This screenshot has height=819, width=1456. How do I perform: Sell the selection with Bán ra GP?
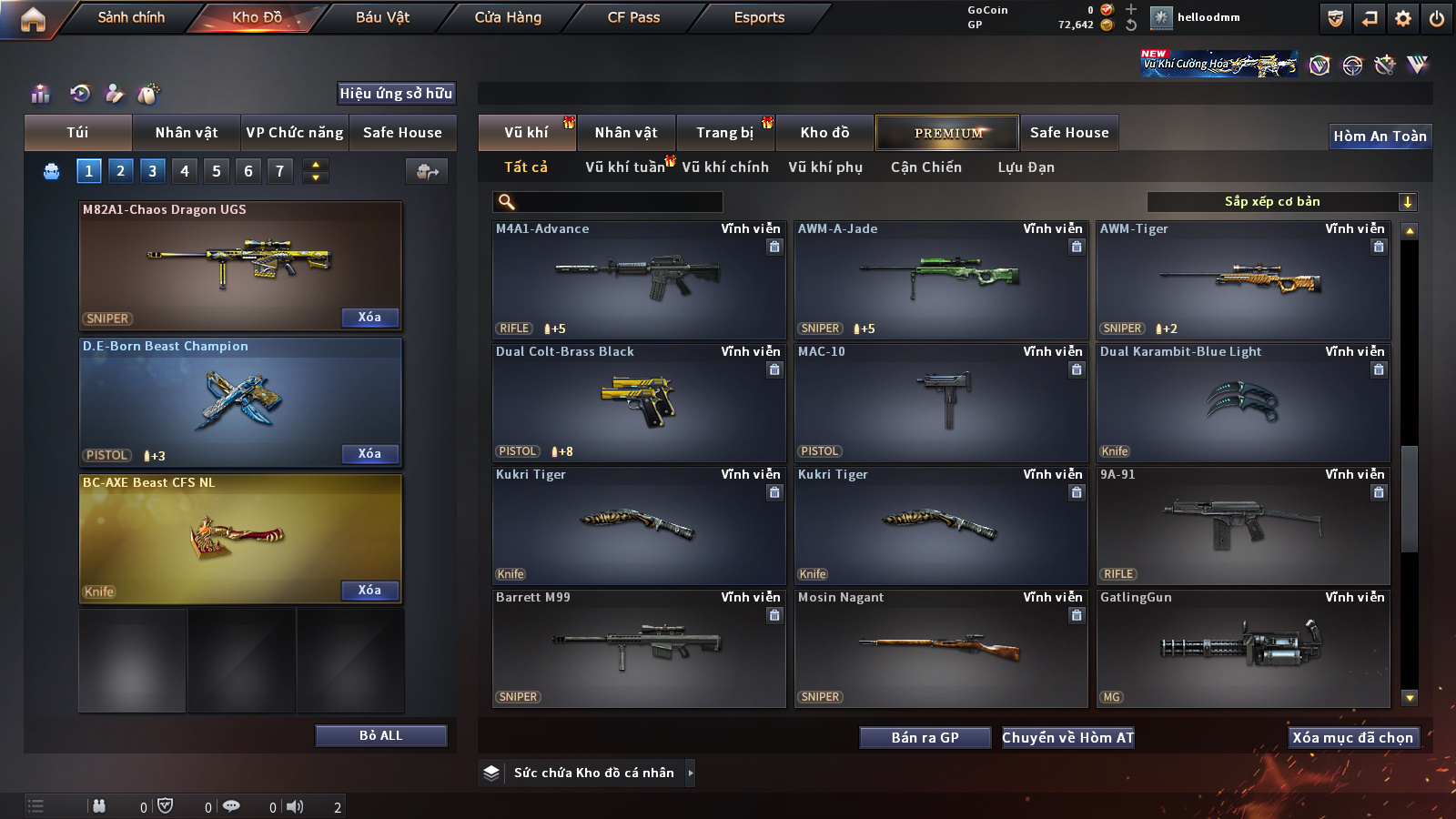pos(925,738)
